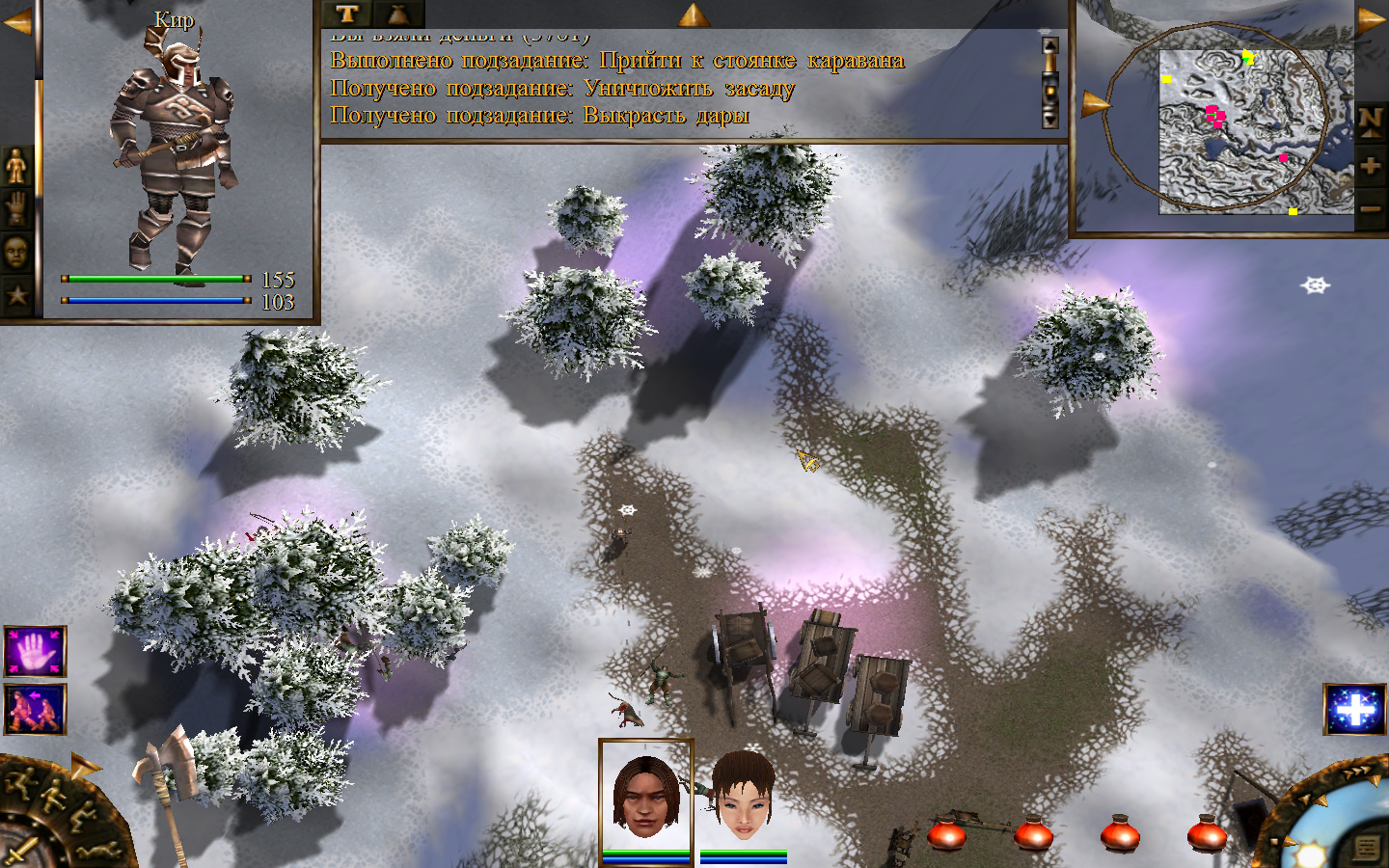Screen dimensions: 1389x868
Task: Select Kir's male portrait
Action: pyautogui.click(x=645, y=796)
